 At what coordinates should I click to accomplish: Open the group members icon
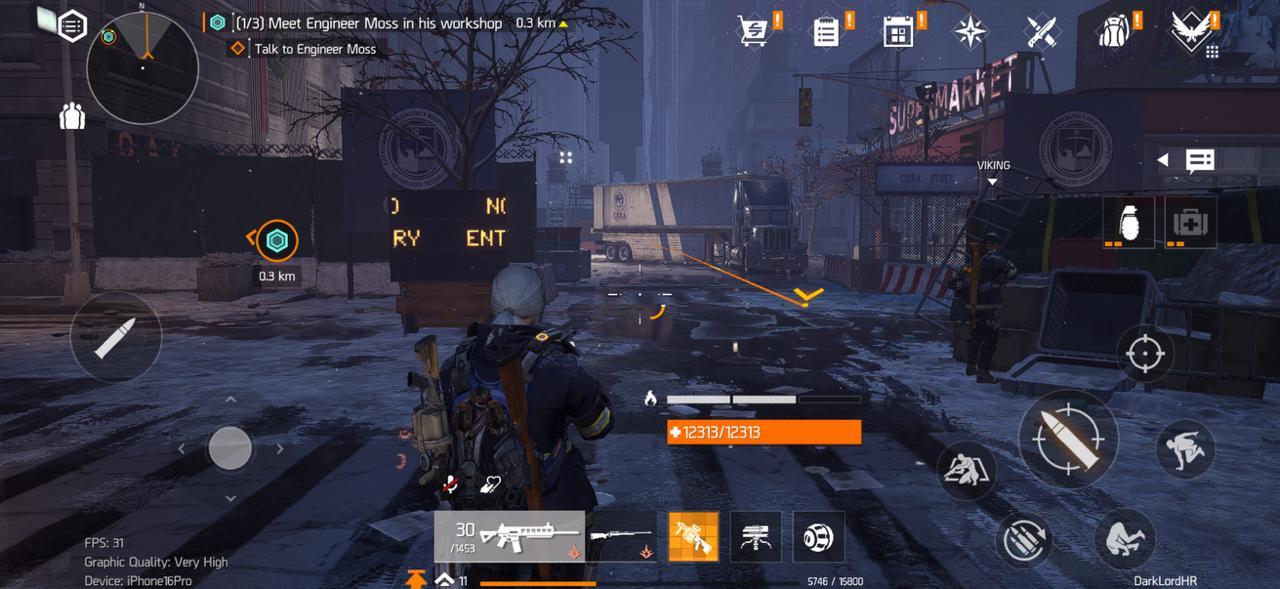pyautogui.click(x=72, y=117)
